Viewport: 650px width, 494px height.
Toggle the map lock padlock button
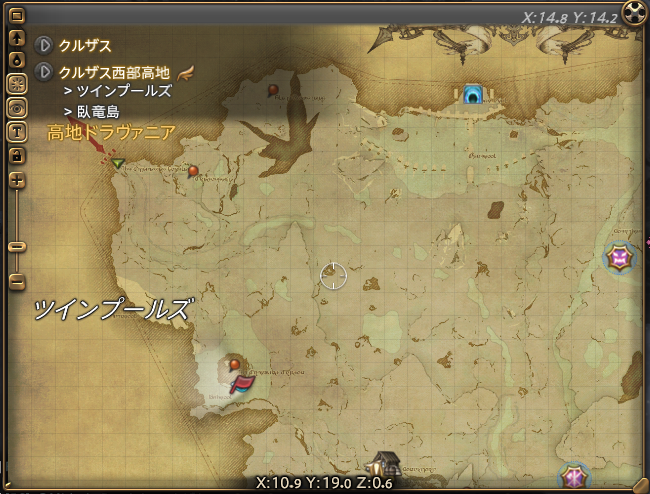(x=16, y=155)
